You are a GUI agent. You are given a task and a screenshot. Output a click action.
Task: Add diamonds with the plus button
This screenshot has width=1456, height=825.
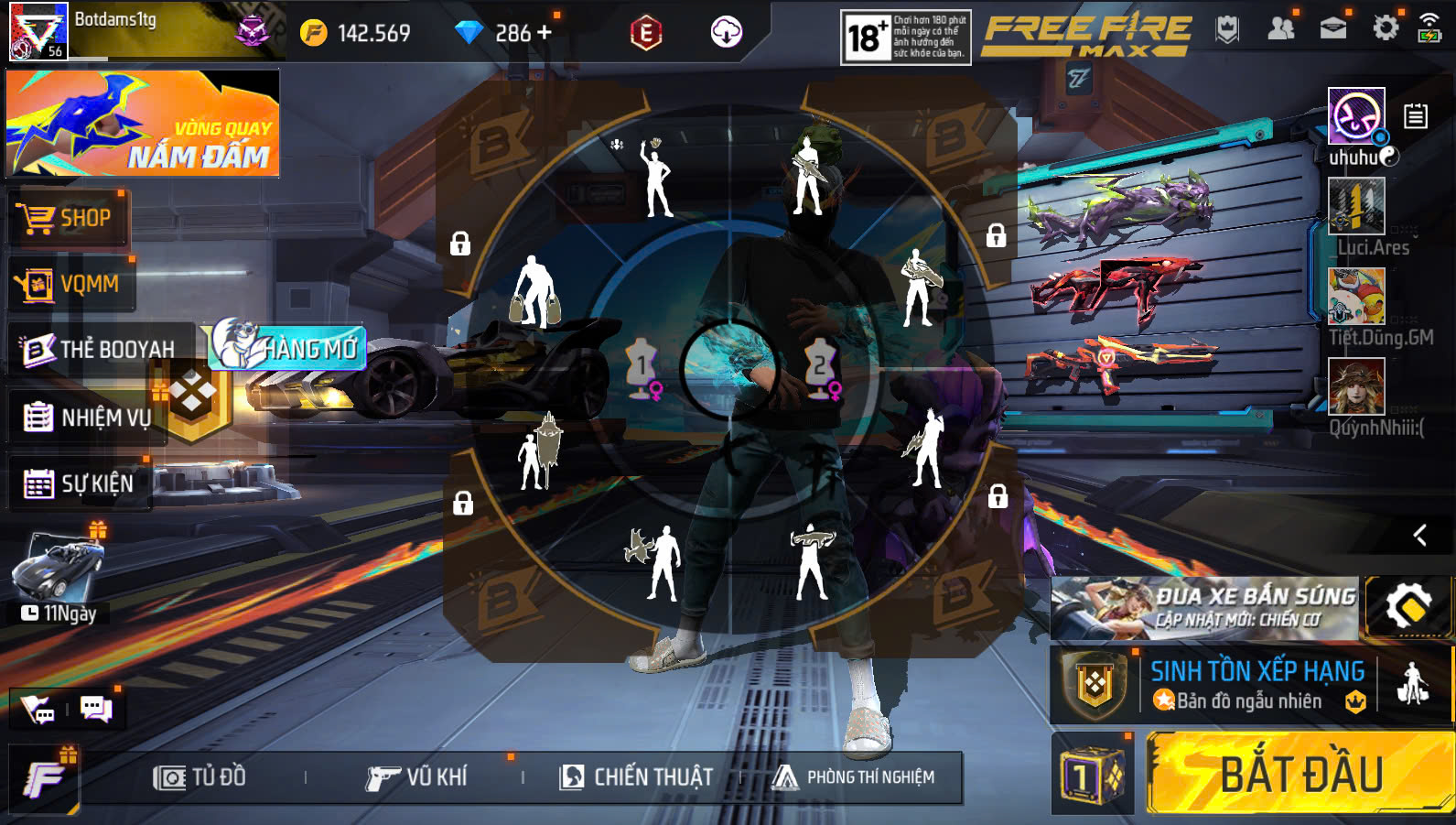click(545, 33)
